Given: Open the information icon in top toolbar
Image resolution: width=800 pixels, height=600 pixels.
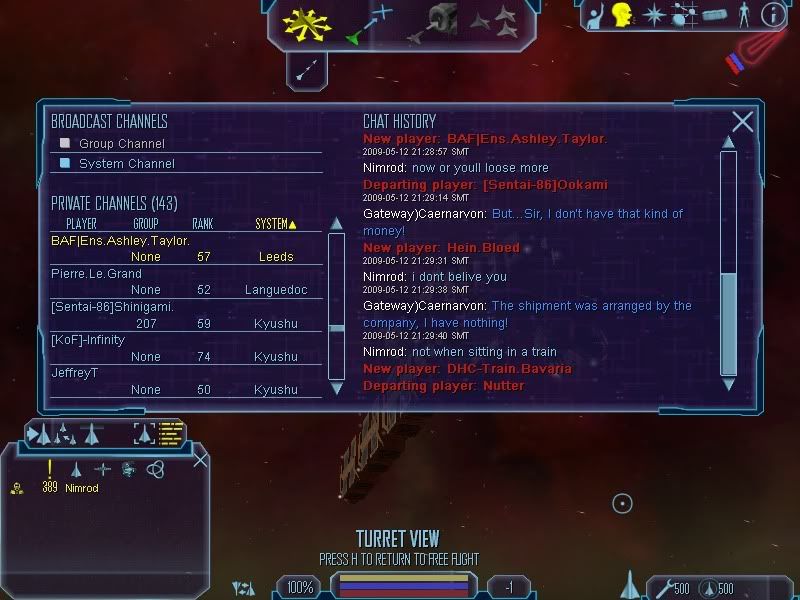Looking at the screenshot, I should tap(772, 15).
